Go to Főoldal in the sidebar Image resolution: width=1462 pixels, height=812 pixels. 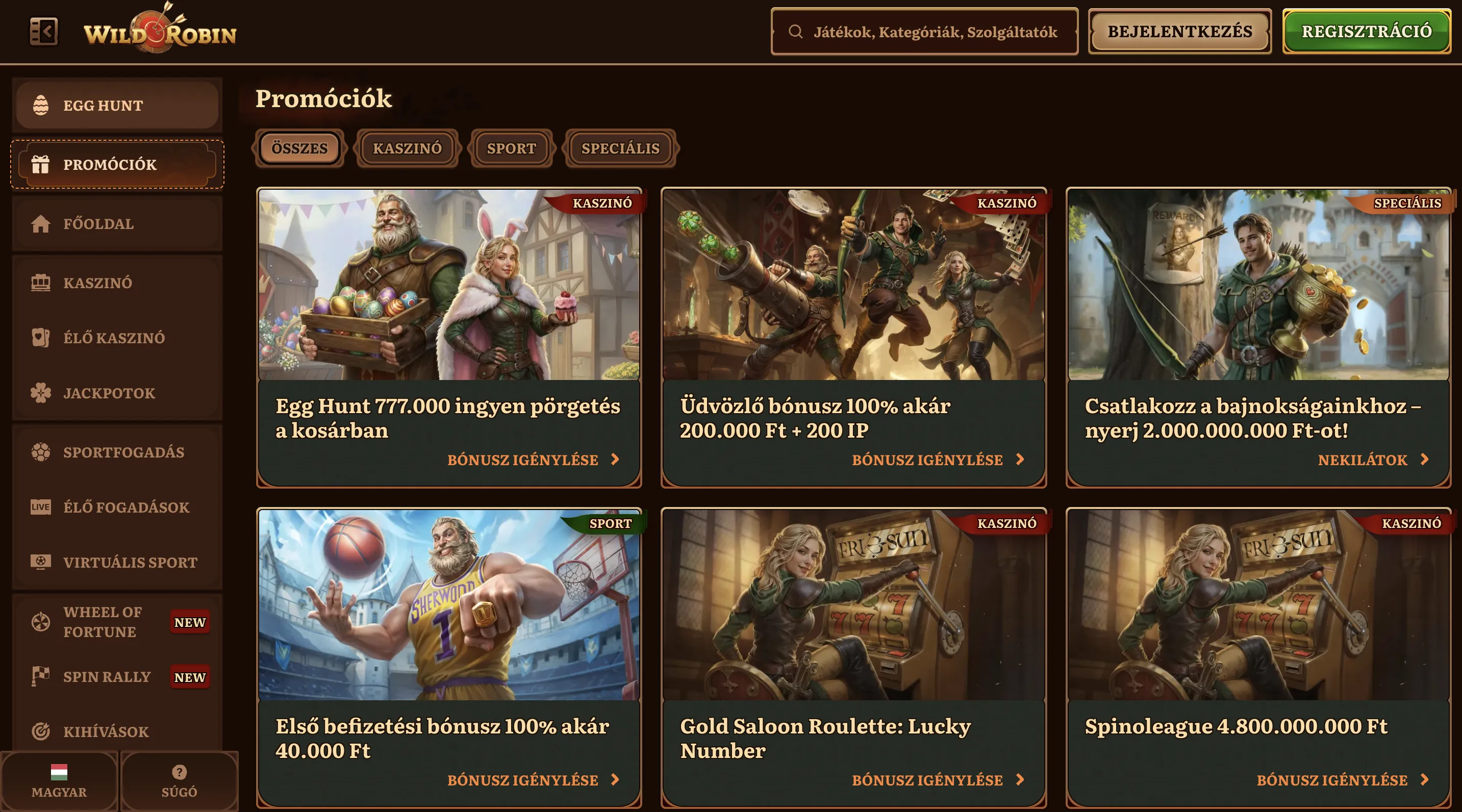pyautogui.click(x=117, y=223)
